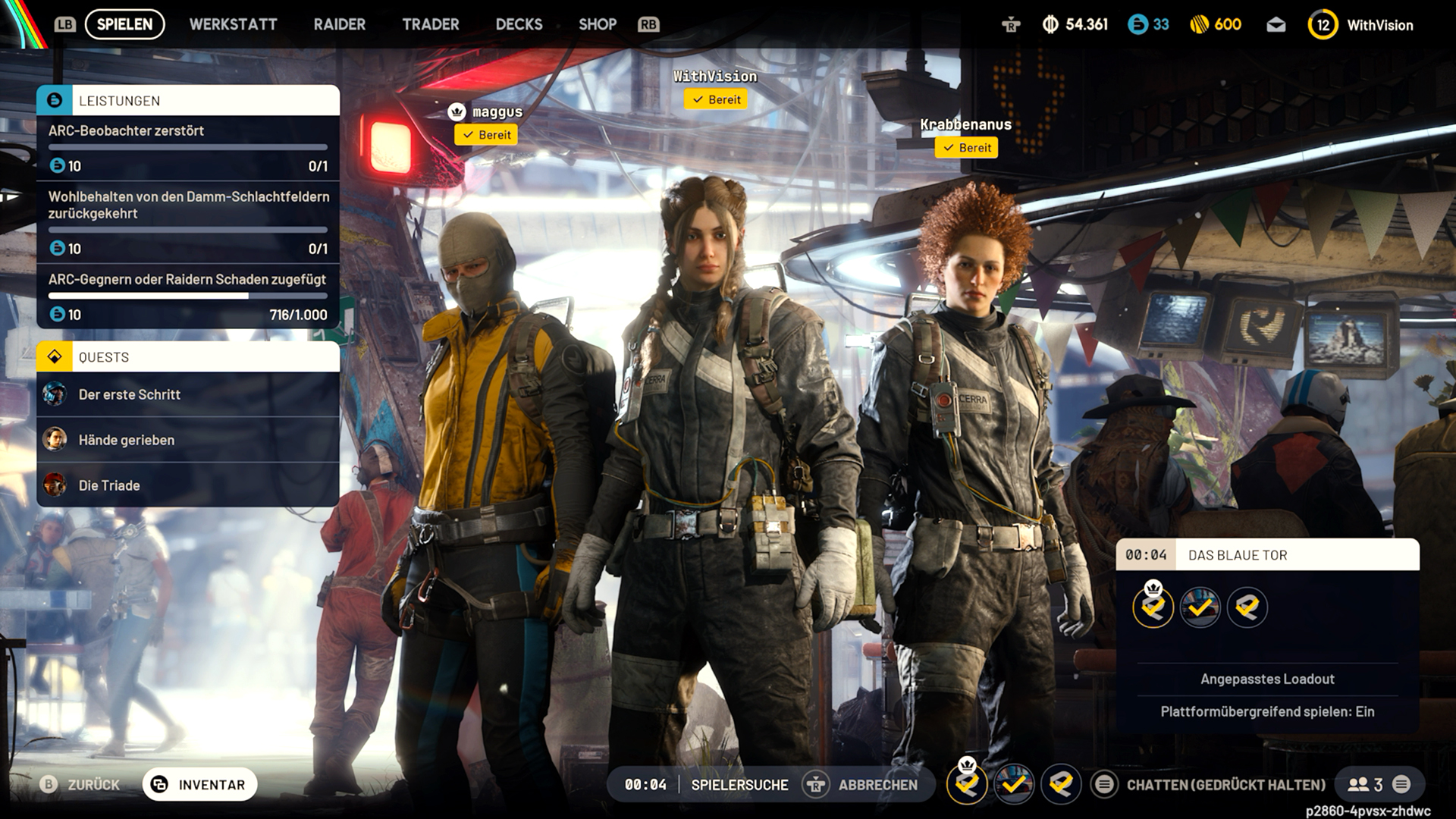Show the Schaden zugefügt achievement progress
Image resolution: width=1456 pixels, height=819 pixels.
click(187, 297)
